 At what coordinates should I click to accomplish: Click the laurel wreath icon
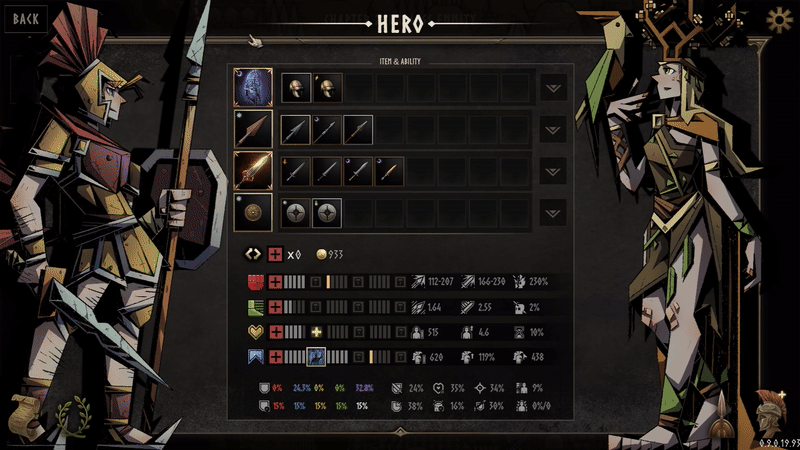tap(70, 413)
